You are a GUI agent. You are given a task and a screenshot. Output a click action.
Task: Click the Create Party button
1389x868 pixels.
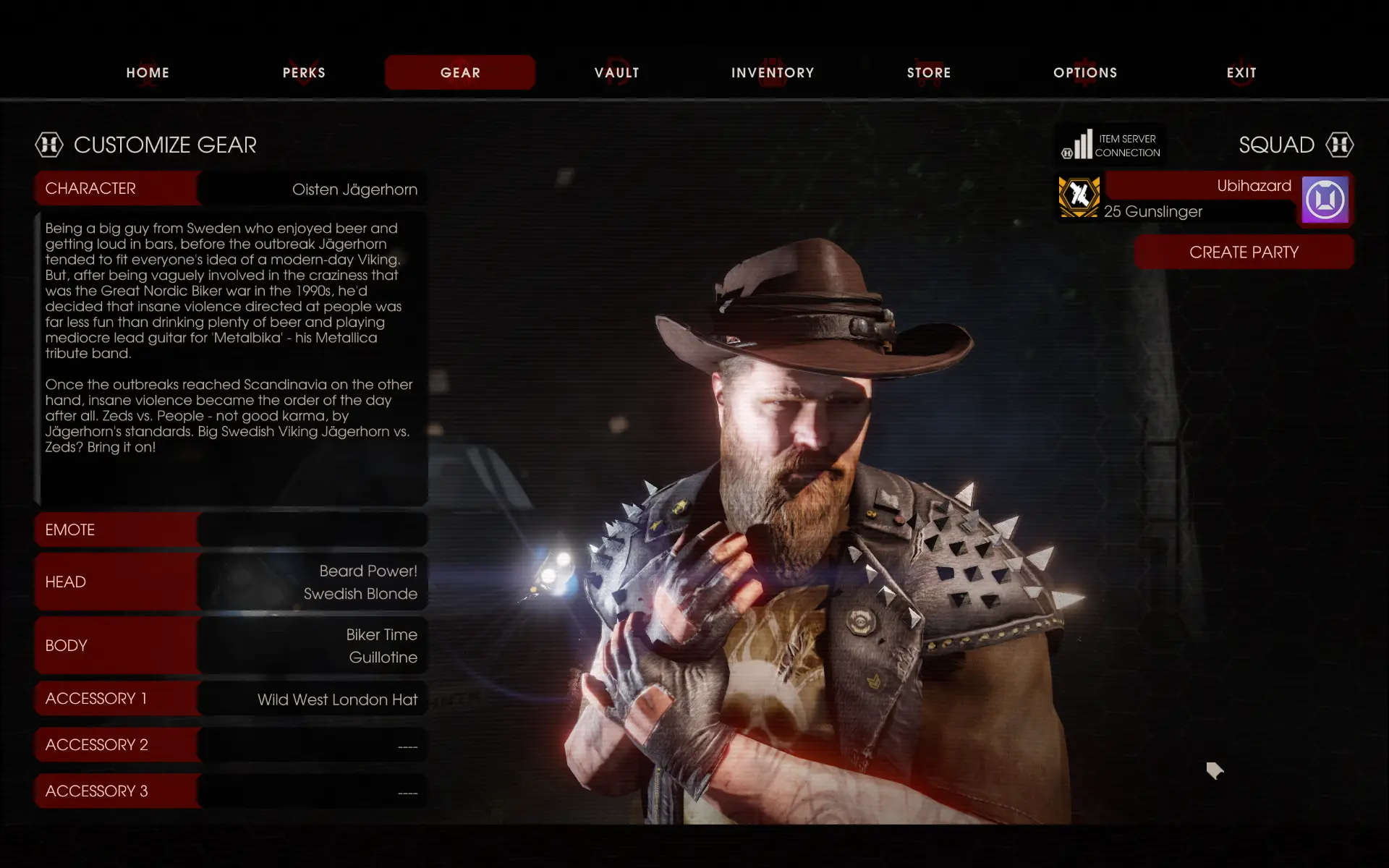click(1244, 252)
